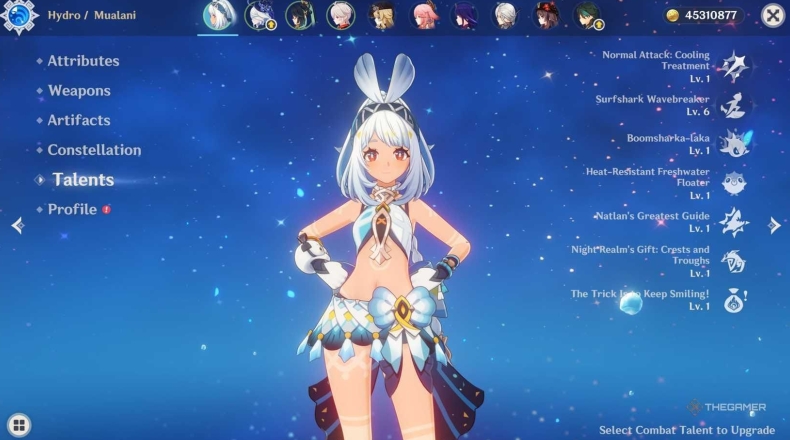
Task: Select Mualani's portrait in the party bar
Action: (x=218, y=15)
